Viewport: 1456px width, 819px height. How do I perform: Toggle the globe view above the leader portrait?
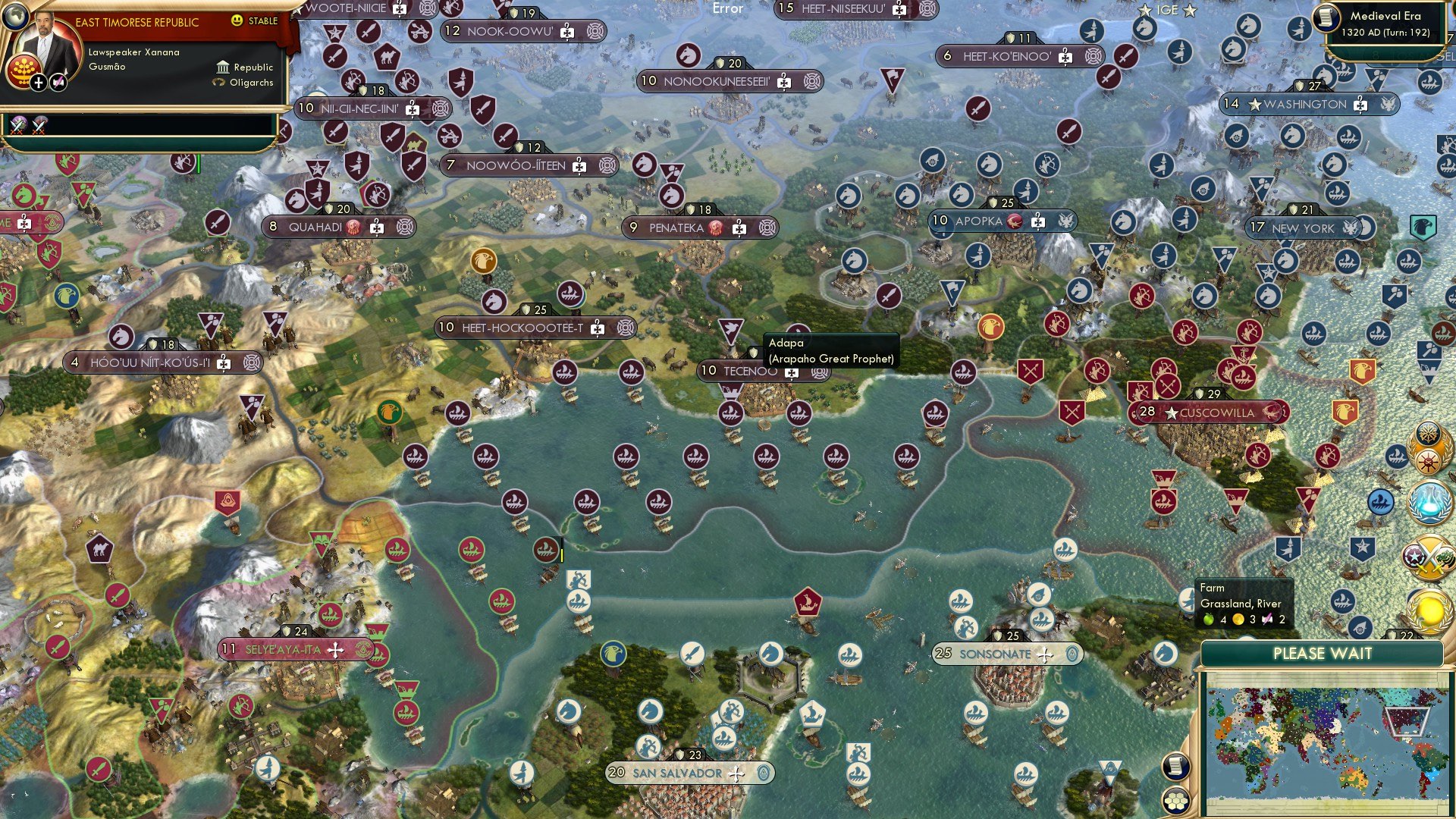coord(15,17)
